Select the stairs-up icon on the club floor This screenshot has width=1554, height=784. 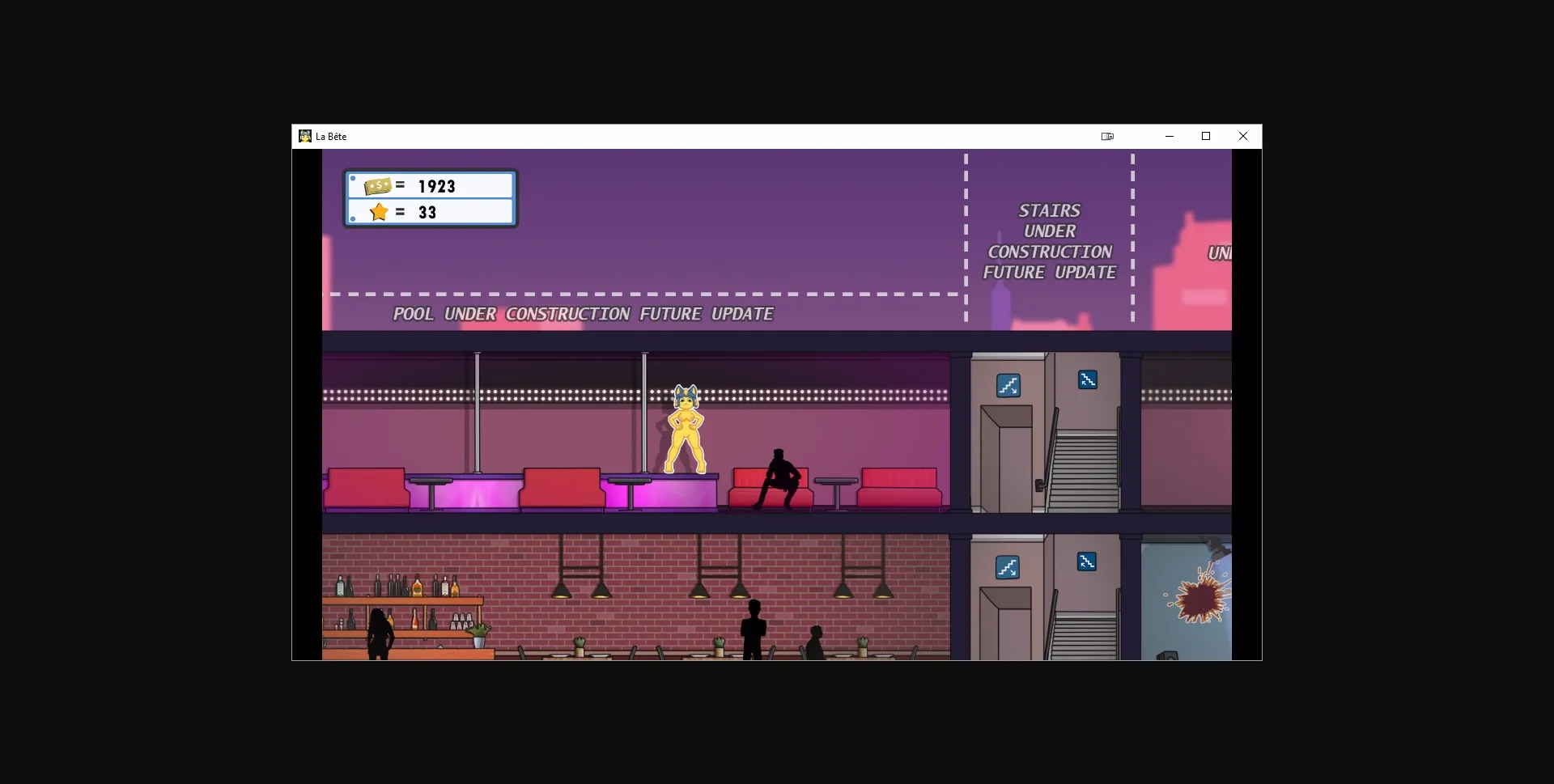click(1089, 379)
